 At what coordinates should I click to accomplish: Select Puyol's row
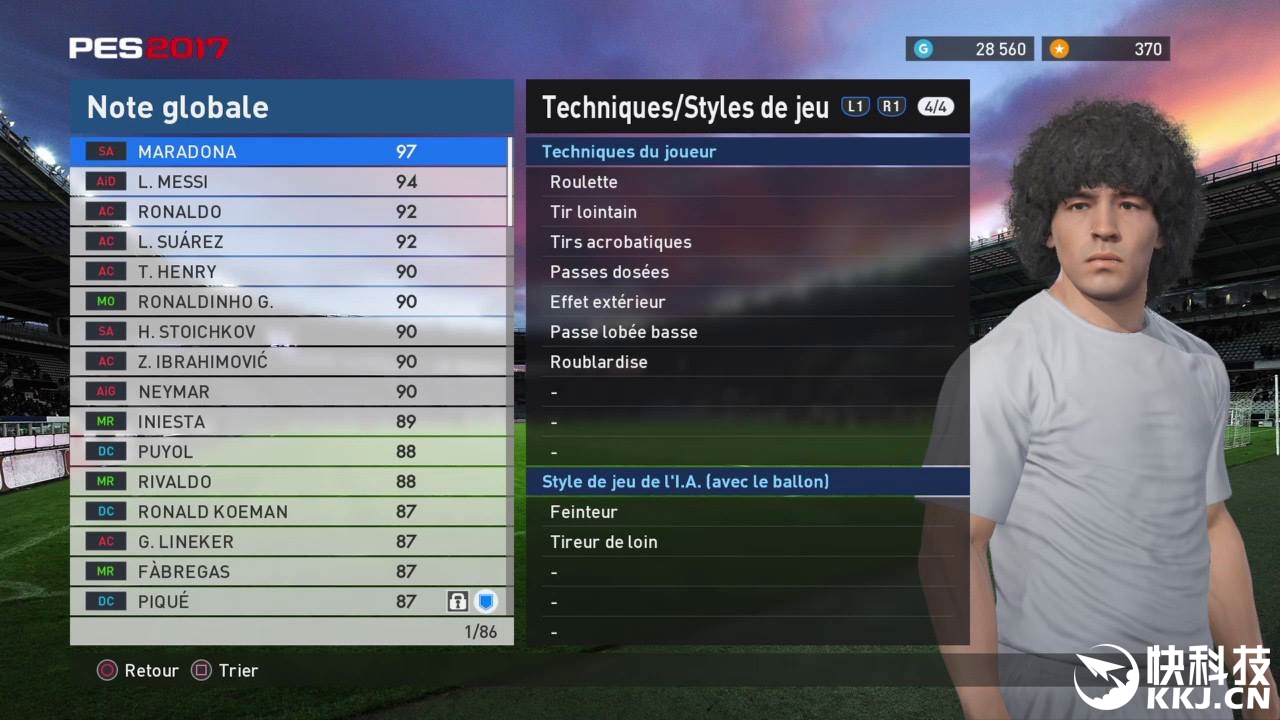coord(290,452)
